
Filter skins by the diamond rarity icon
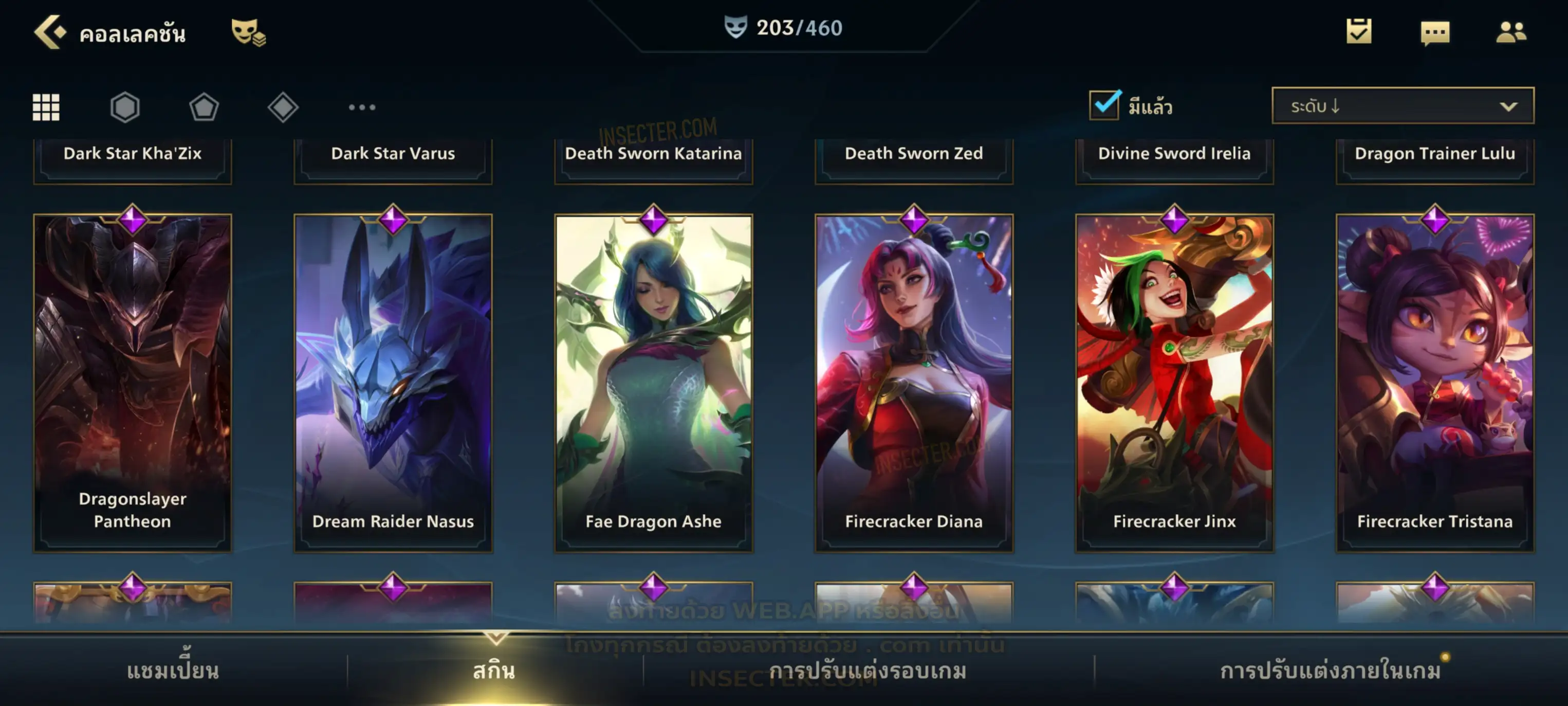click(283, 107)
